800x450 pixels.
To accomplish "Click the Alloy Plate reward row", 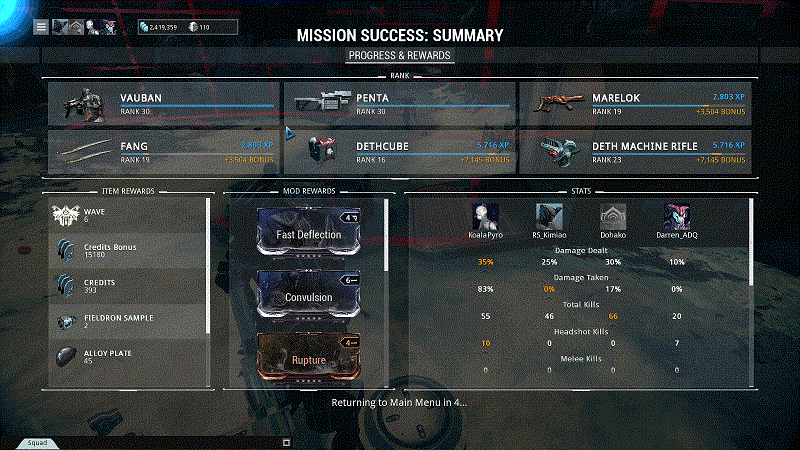I will coord(128,357).
